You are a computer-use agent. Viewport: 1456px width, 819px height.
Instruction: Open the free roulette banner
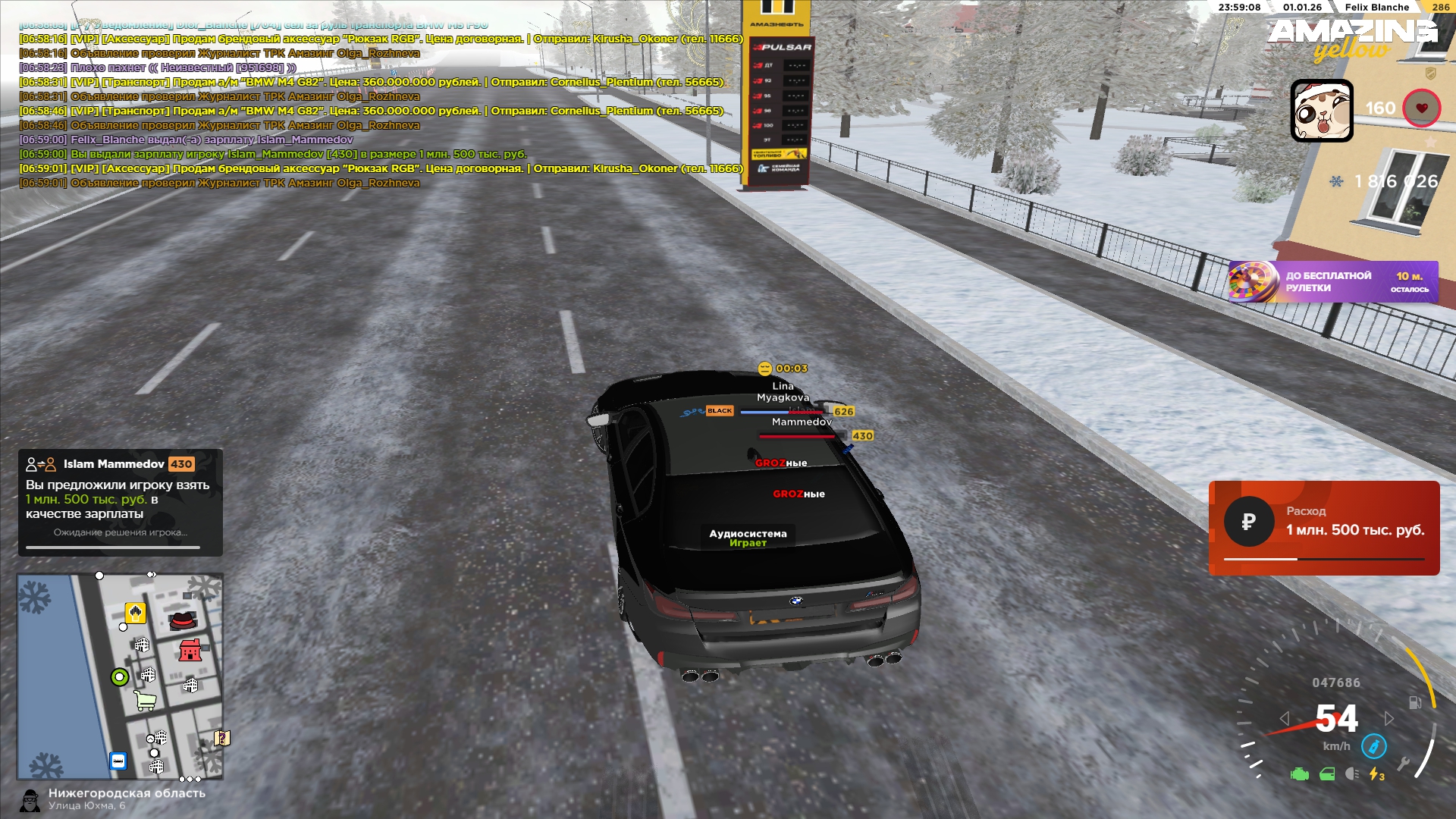click(x=1333, y=282)
